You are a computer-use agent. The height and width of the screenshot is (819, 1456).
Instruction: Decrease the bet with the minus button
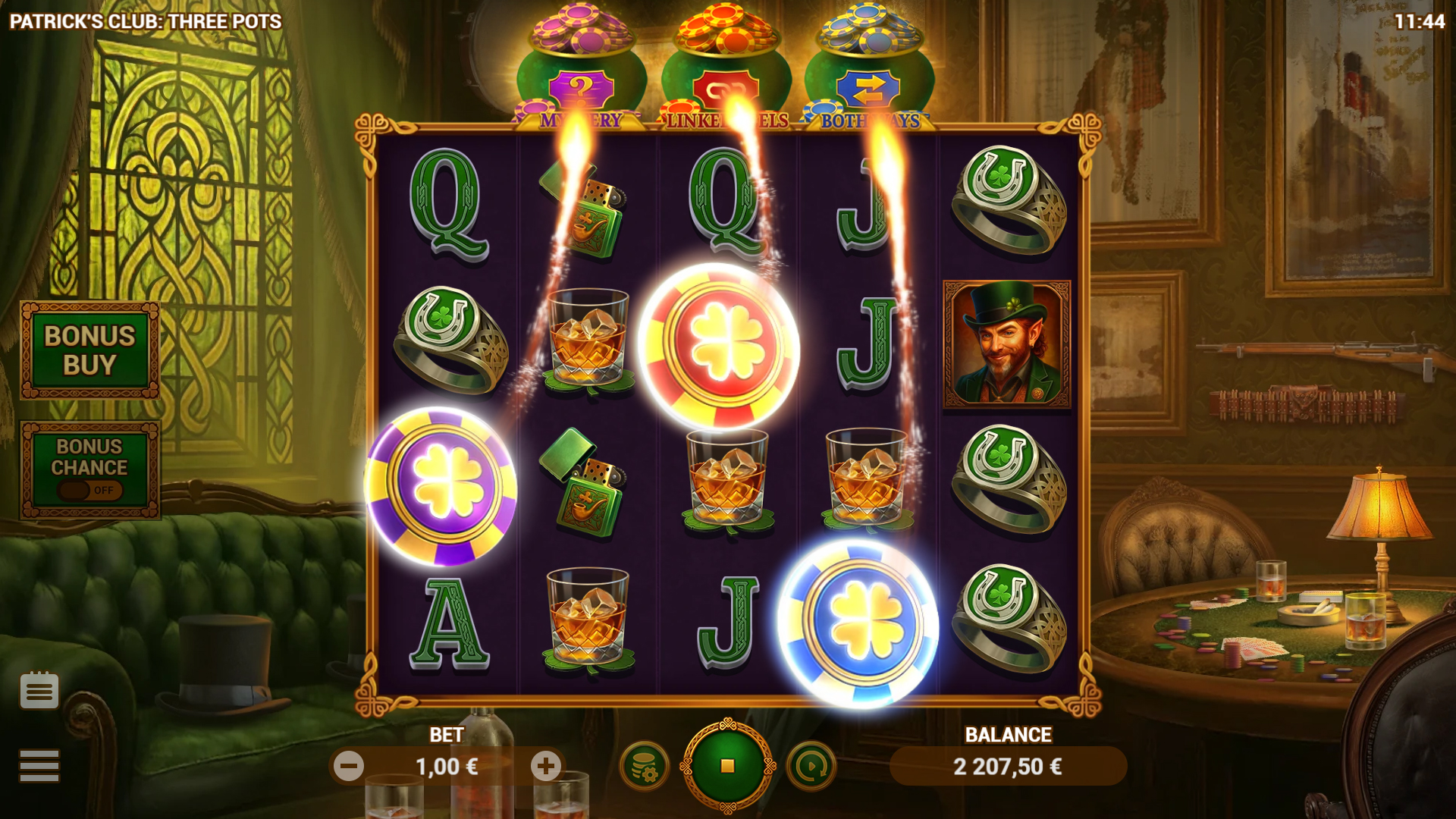(349, 767)
